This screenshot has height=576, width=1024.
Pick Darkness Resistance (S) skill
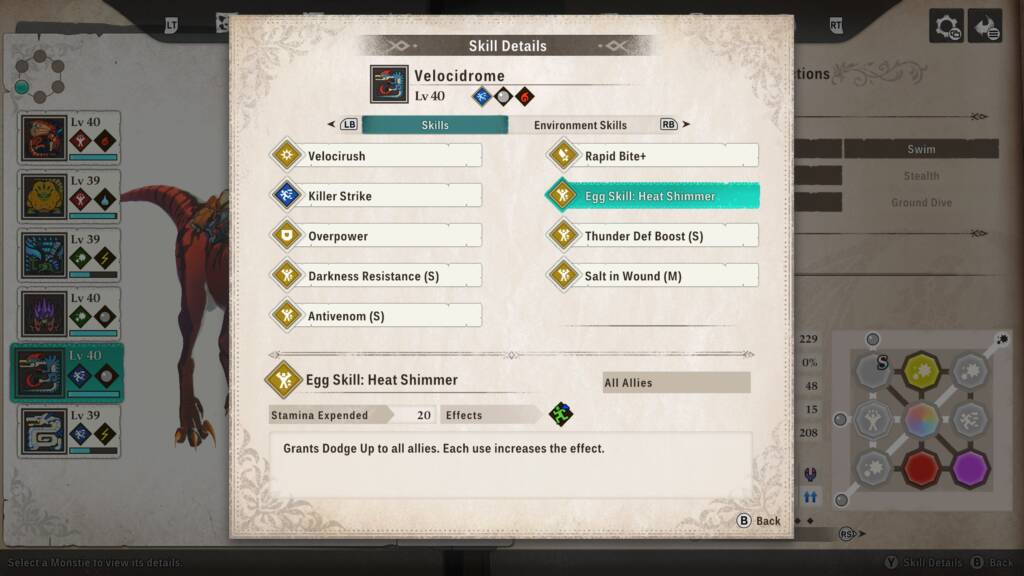pos(376,276)
